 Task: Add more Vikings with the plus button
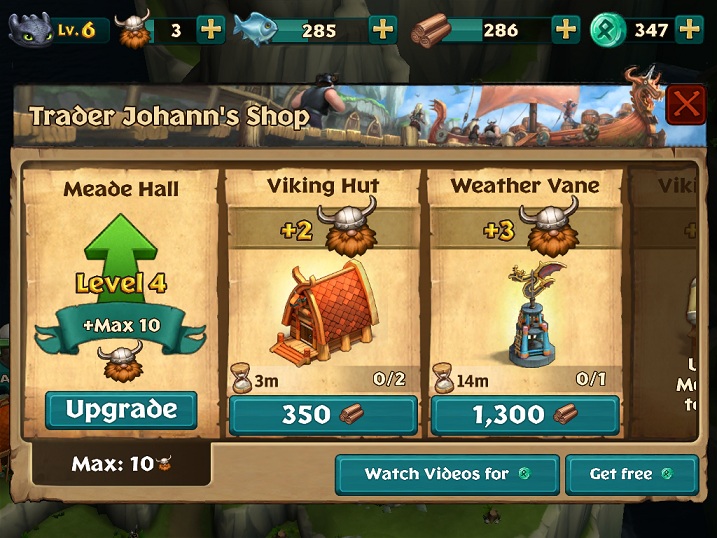tap(211, 29)
